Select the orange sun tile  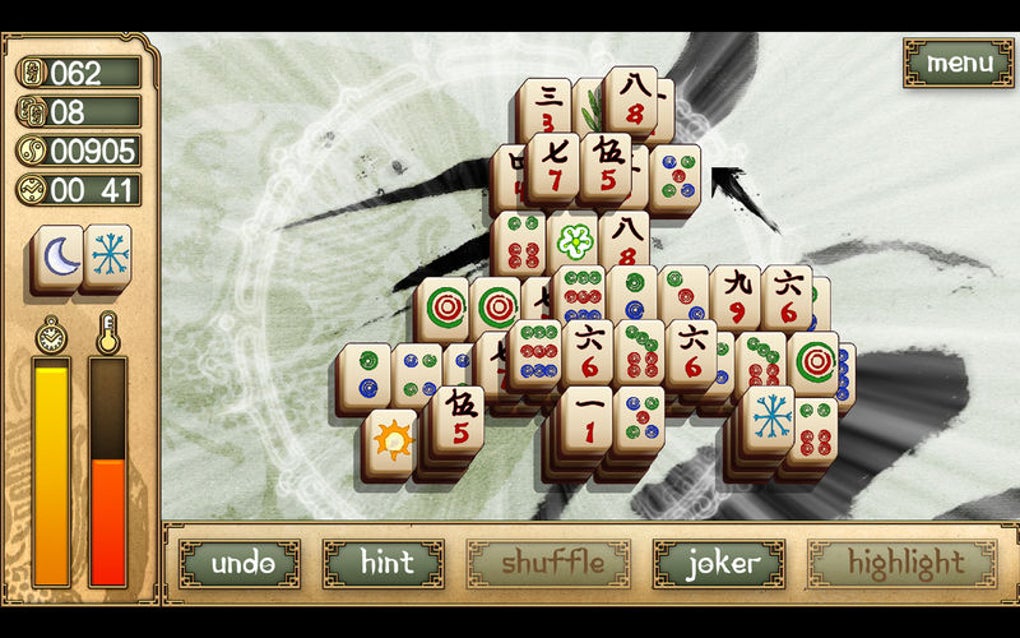point(390,440)
